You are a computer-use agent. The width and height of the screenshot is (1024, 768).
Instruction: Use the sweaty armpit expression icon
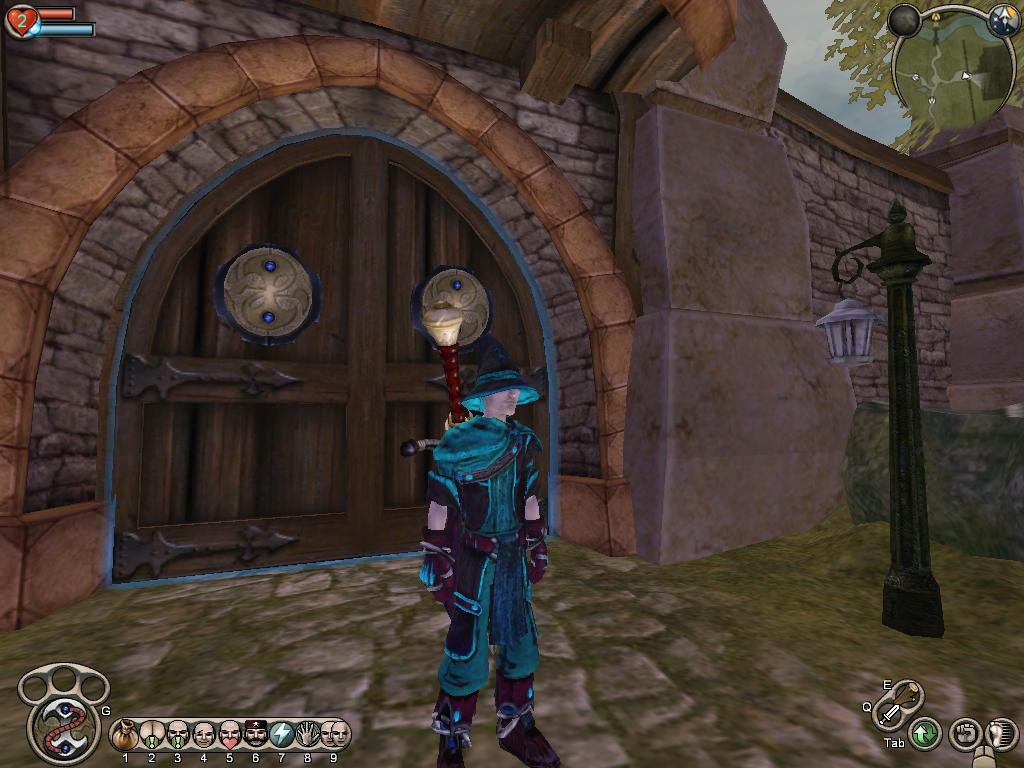[x=152, y=735]
